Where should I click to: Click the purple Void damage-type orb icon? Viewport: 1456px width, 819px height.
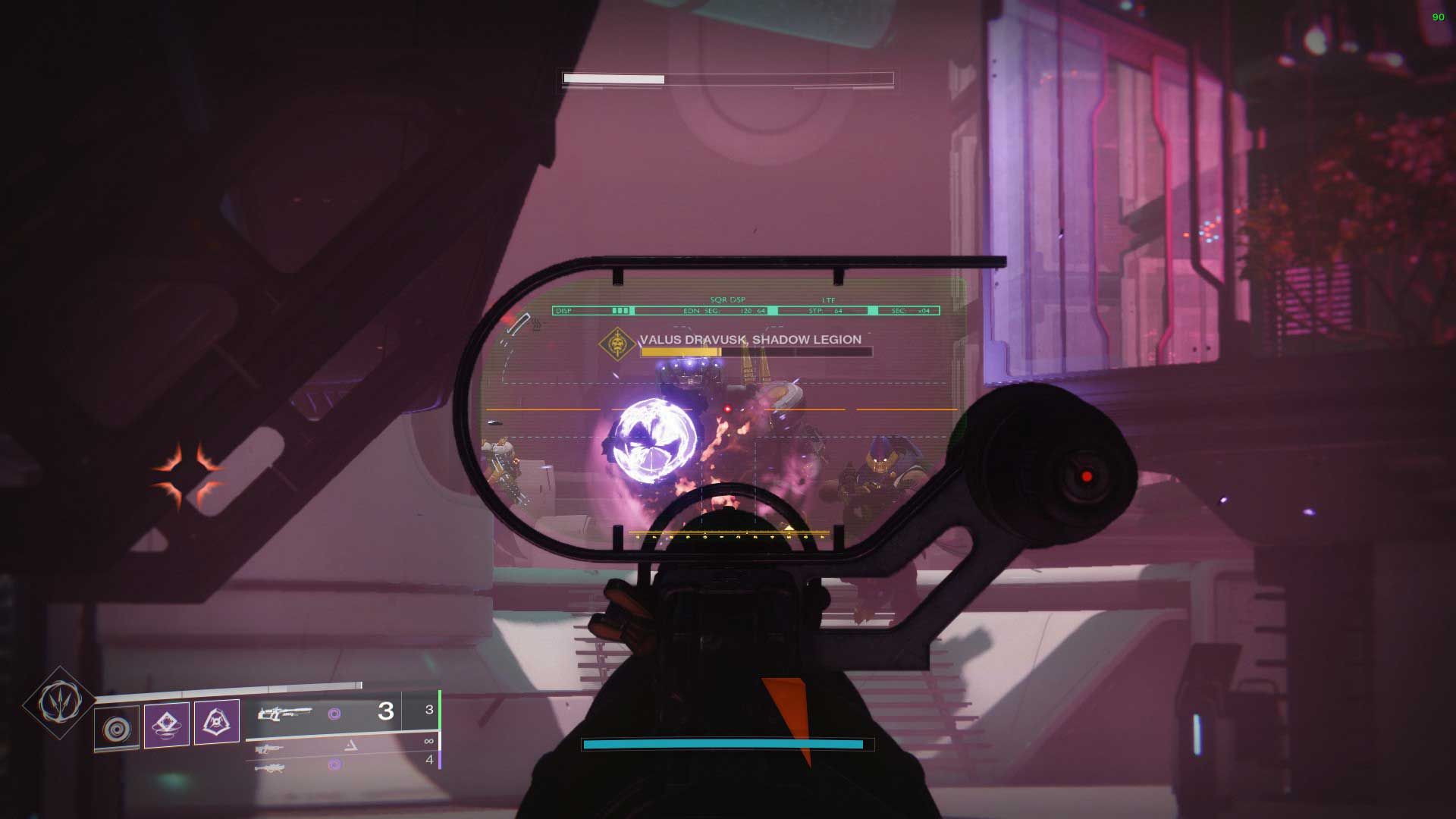pos(336,711)
